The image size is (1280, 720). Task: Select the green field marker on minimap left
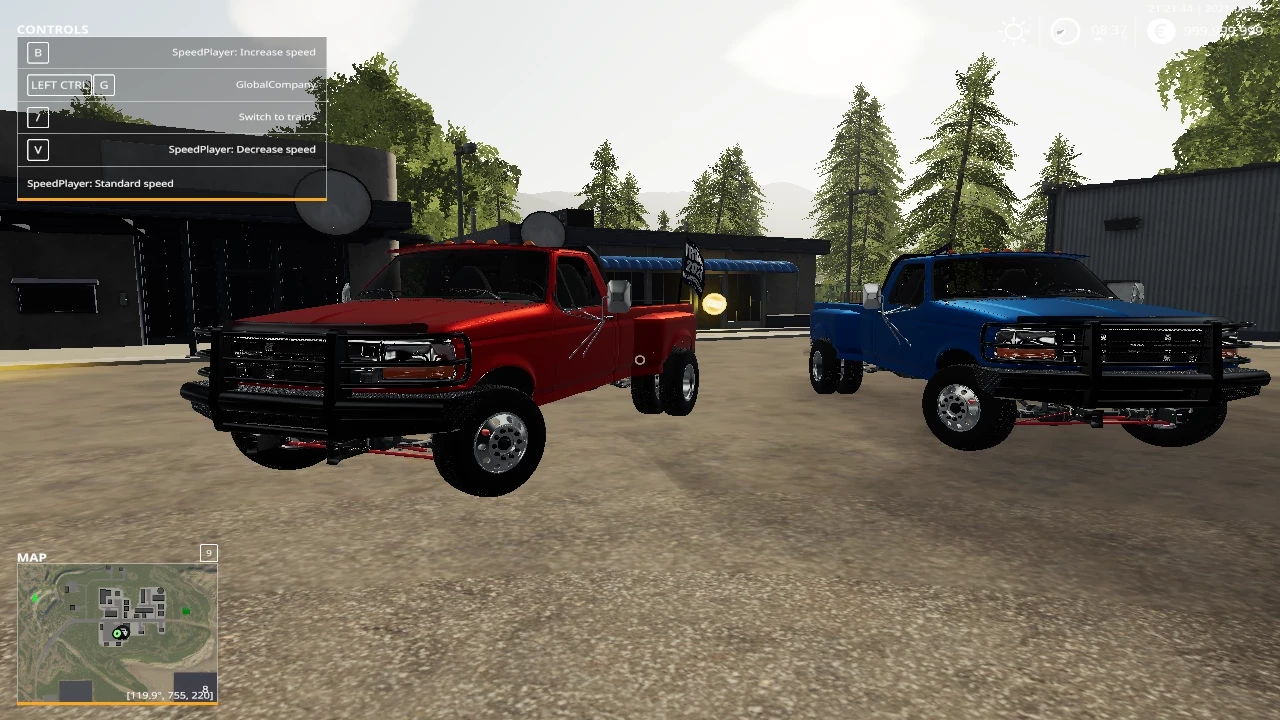coord(33,597)
